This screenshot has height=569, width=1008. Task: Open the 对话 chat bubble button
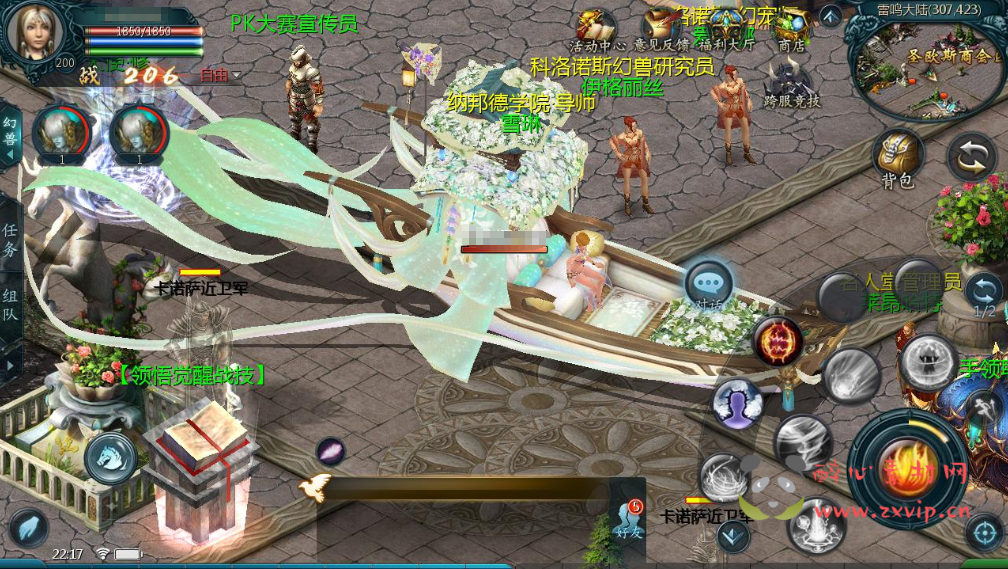pos(709,285)
